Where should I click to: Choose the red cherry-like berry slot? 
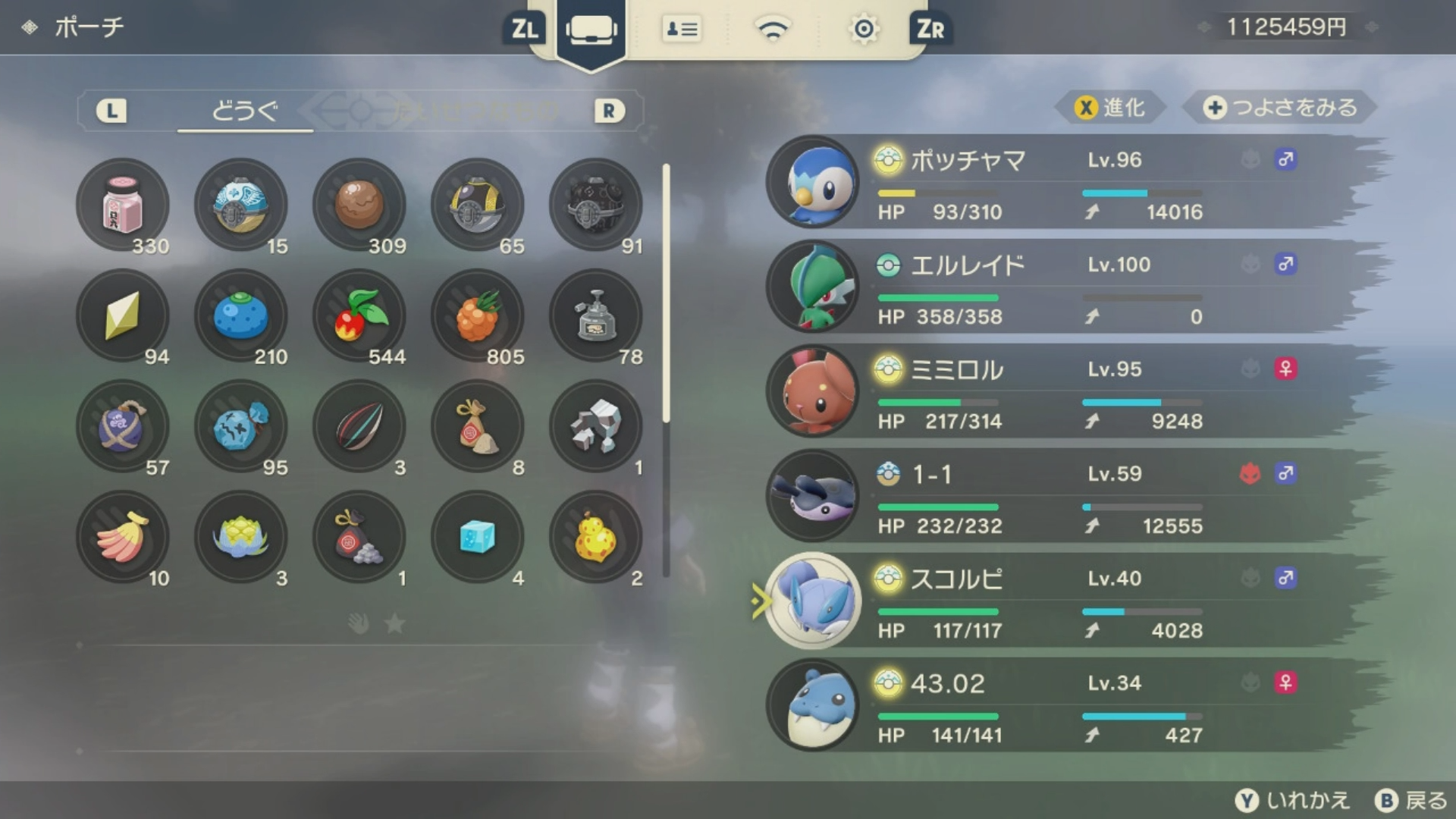click(359, 315)
